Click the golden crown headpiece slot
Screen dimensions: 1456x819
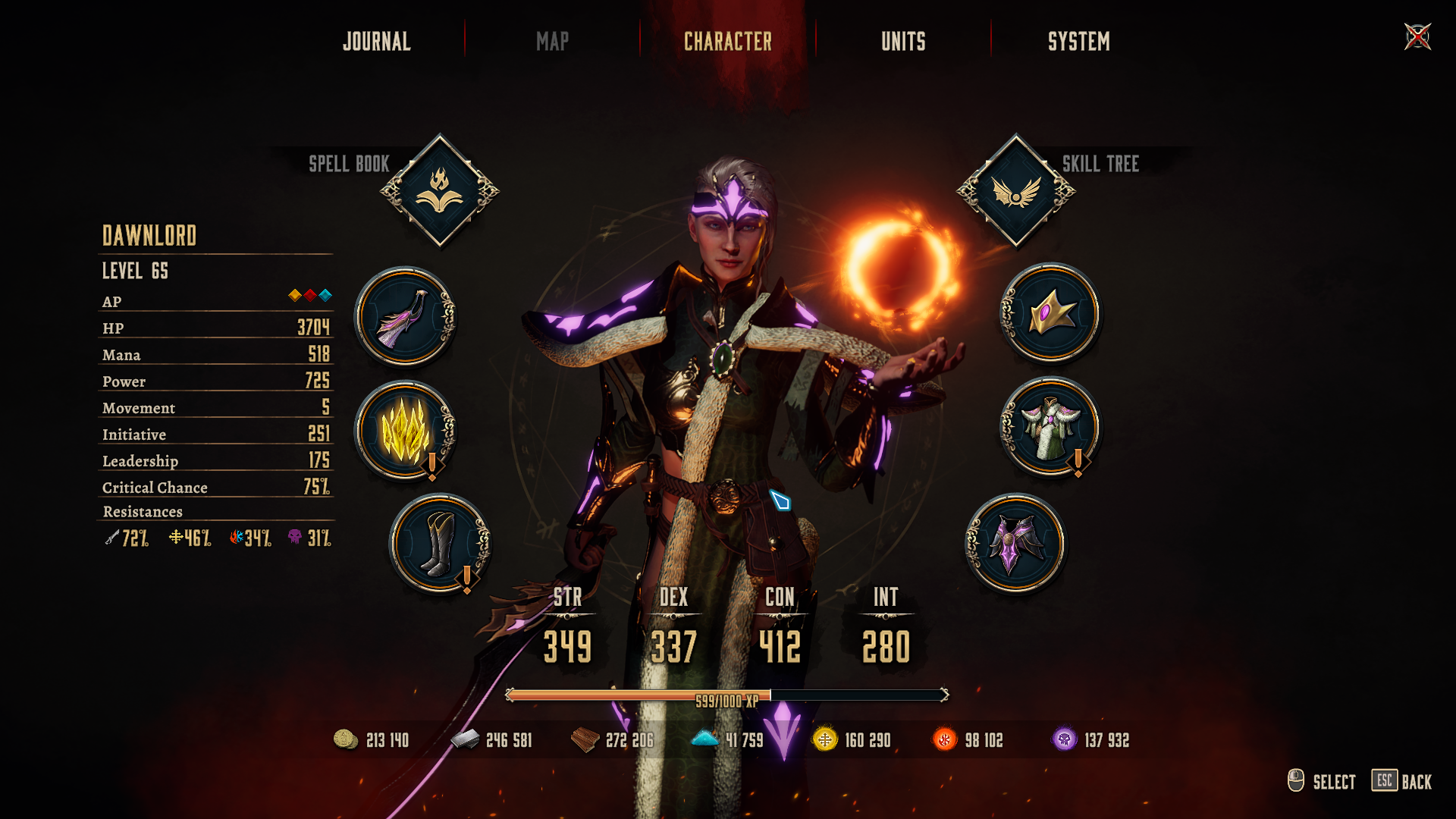1050,312
